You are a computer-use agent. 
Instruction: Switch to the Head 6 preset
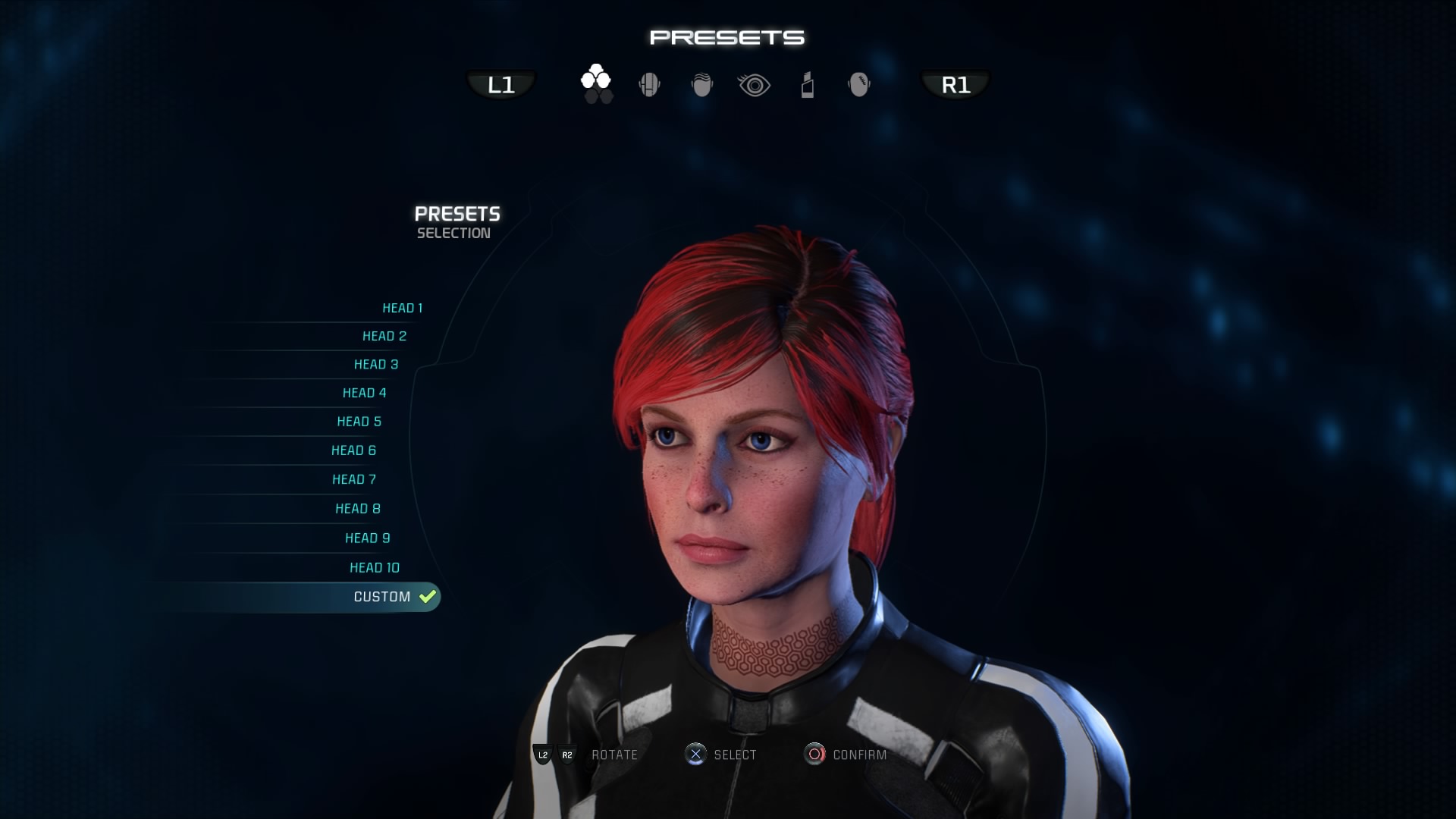[354, 450]
